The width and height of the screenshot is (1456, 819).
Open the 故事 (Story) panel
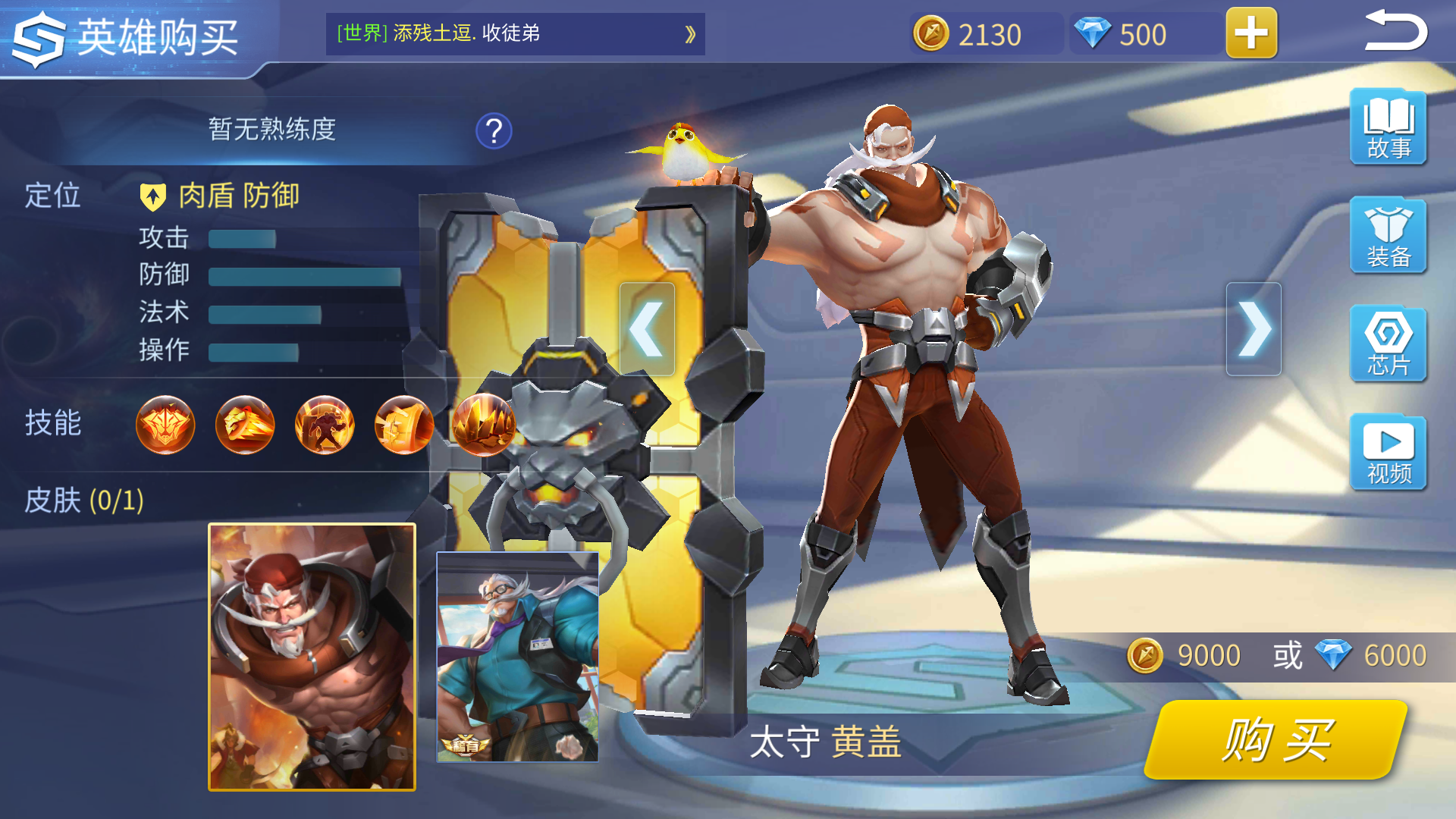coord(1388,127)
